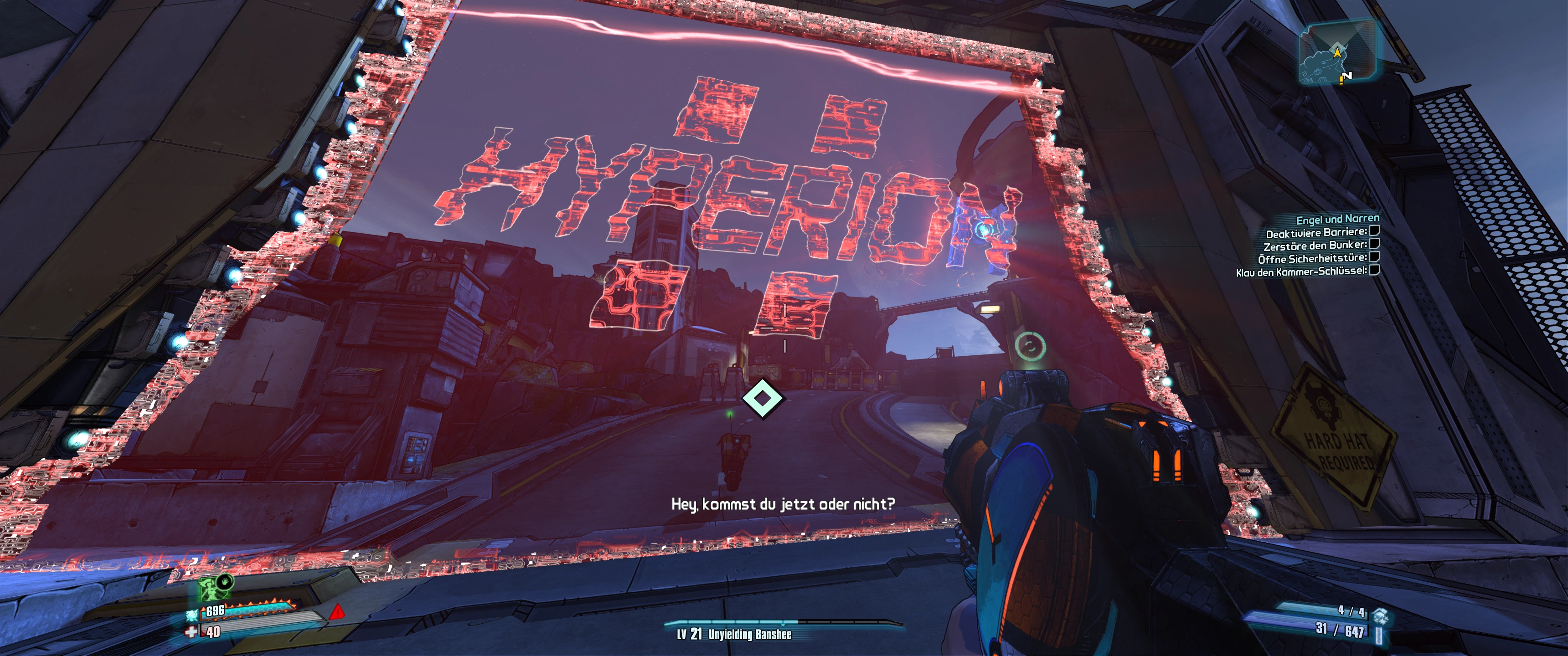Tick the Öffne Sicherheitstüre objective checkbox
Image resolution: width=1568 pixels, height=656 pixels.
1374,257
